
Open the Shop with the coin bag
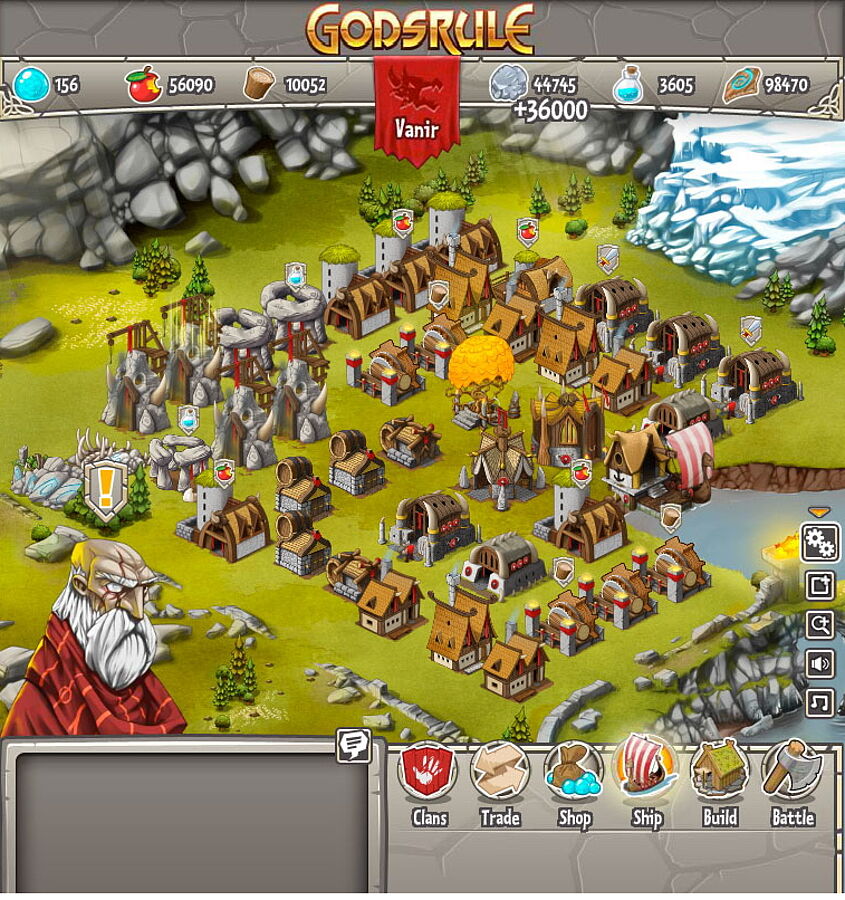point(574,773)
